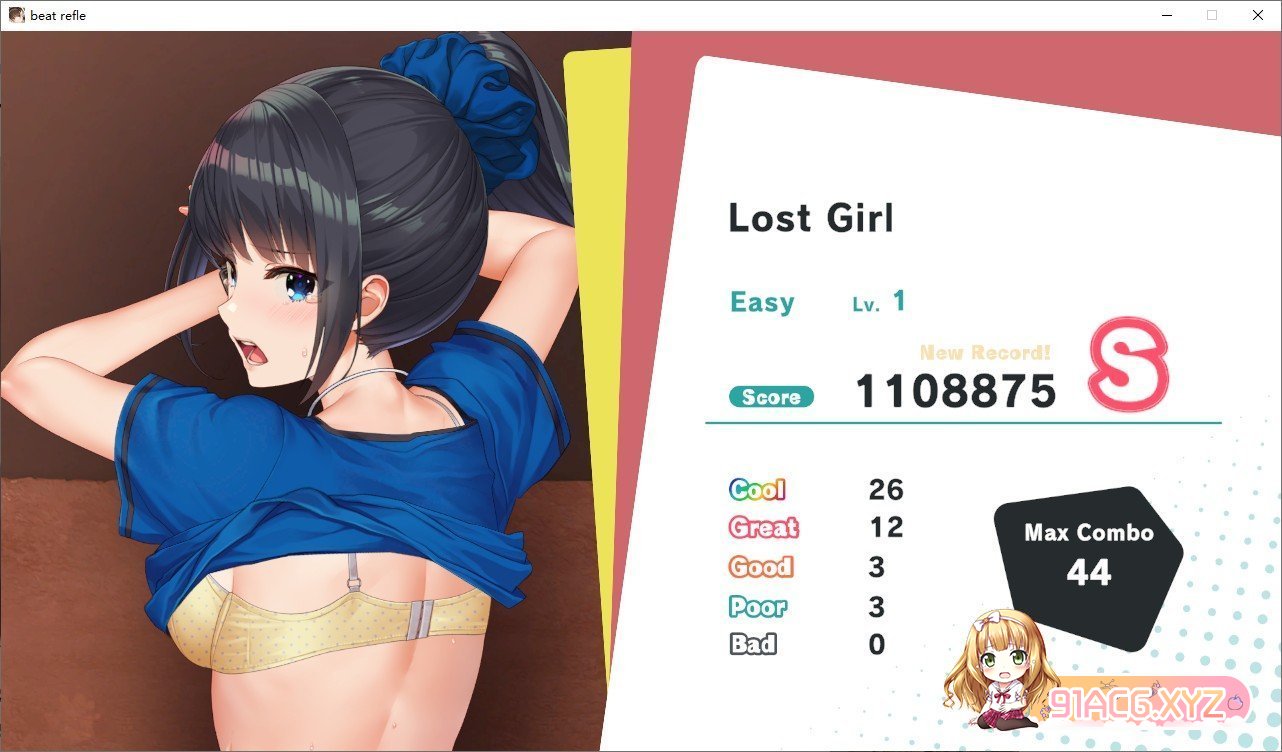The width and height of the screenshot is (1282, 752).
Task: Select the Lost Girl song title
Action: pos(811,218)
